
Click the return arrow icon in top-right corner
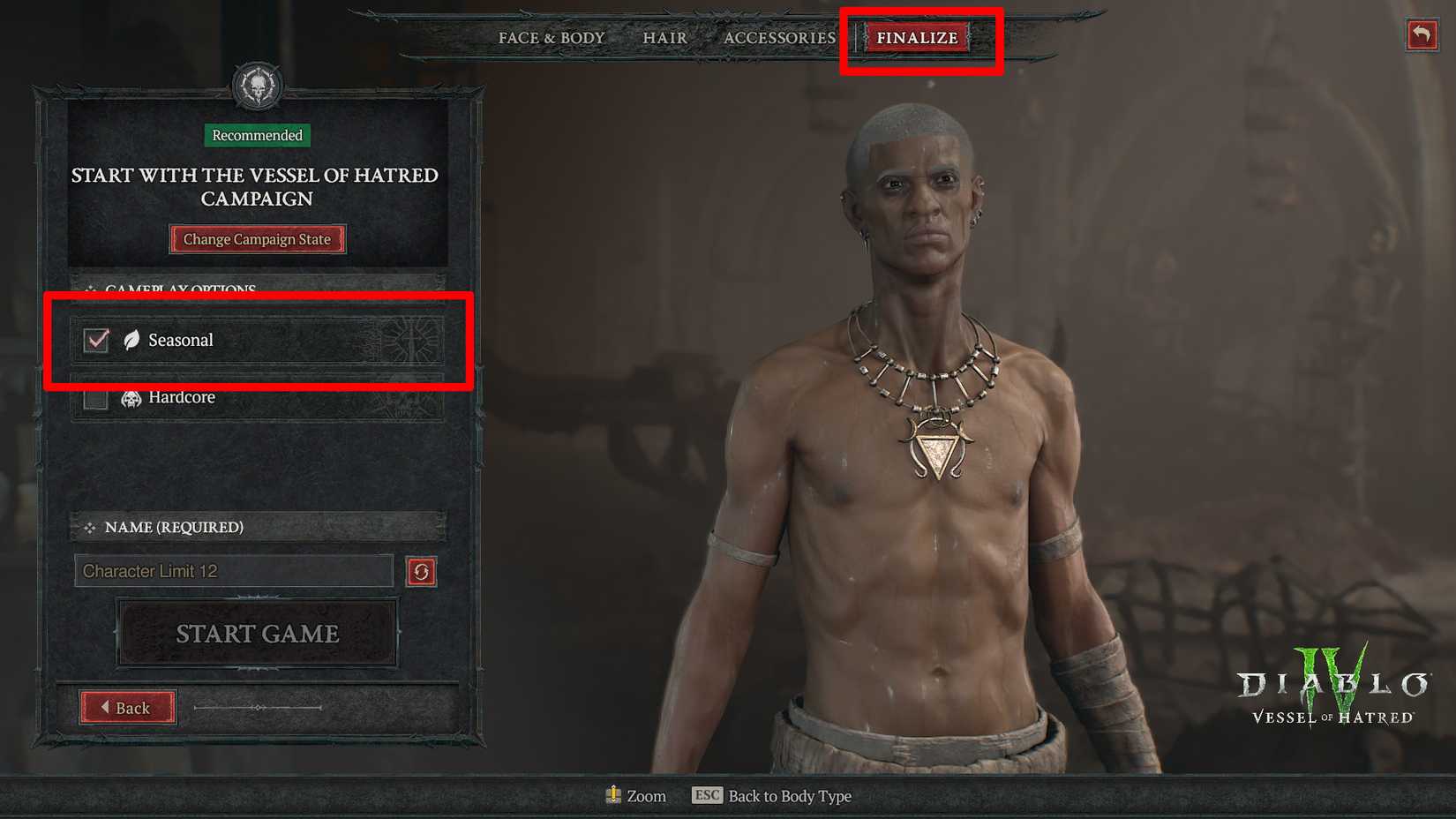(x=1422, y=35)
